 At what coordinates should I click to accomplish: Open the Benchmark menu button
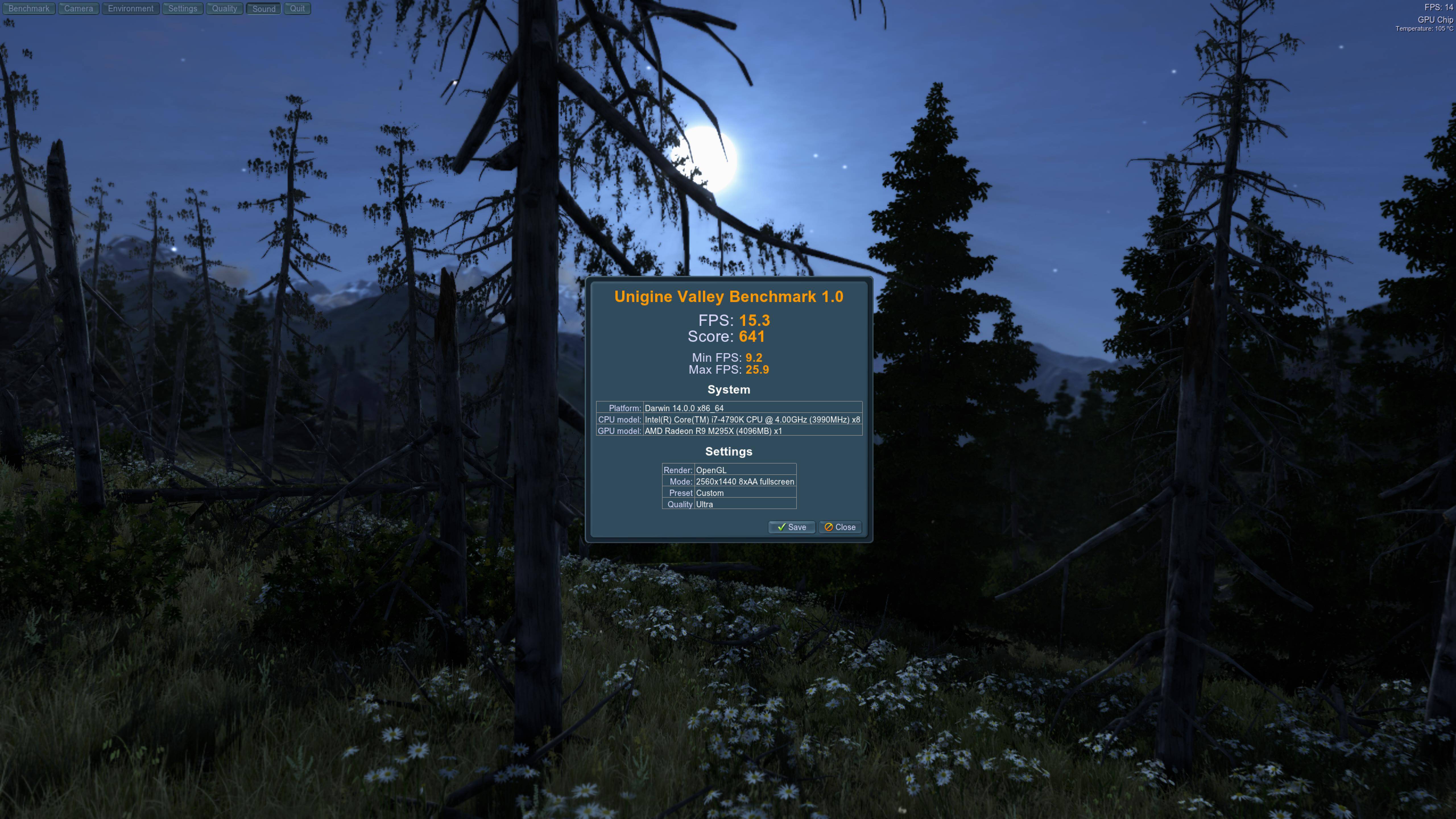coord(29,9)
